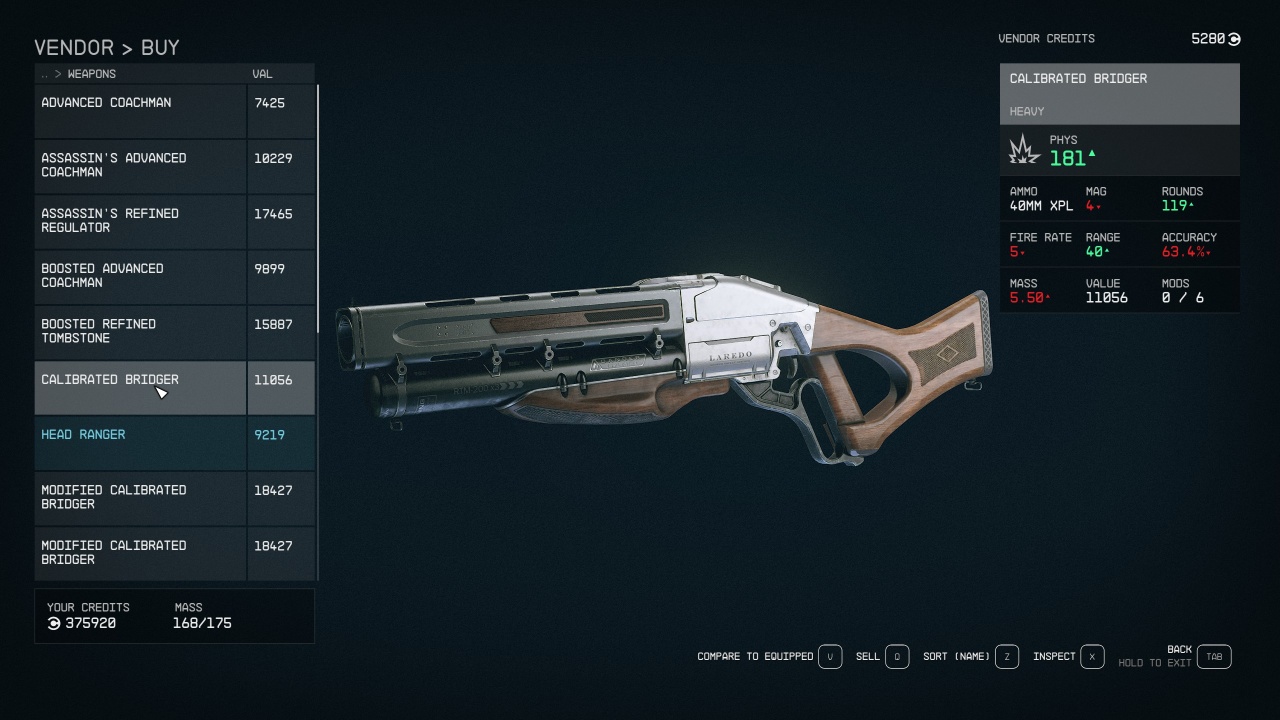1280x720 pixels.
Task: Click the V key prompt for comparing
Action: point(829,657)
